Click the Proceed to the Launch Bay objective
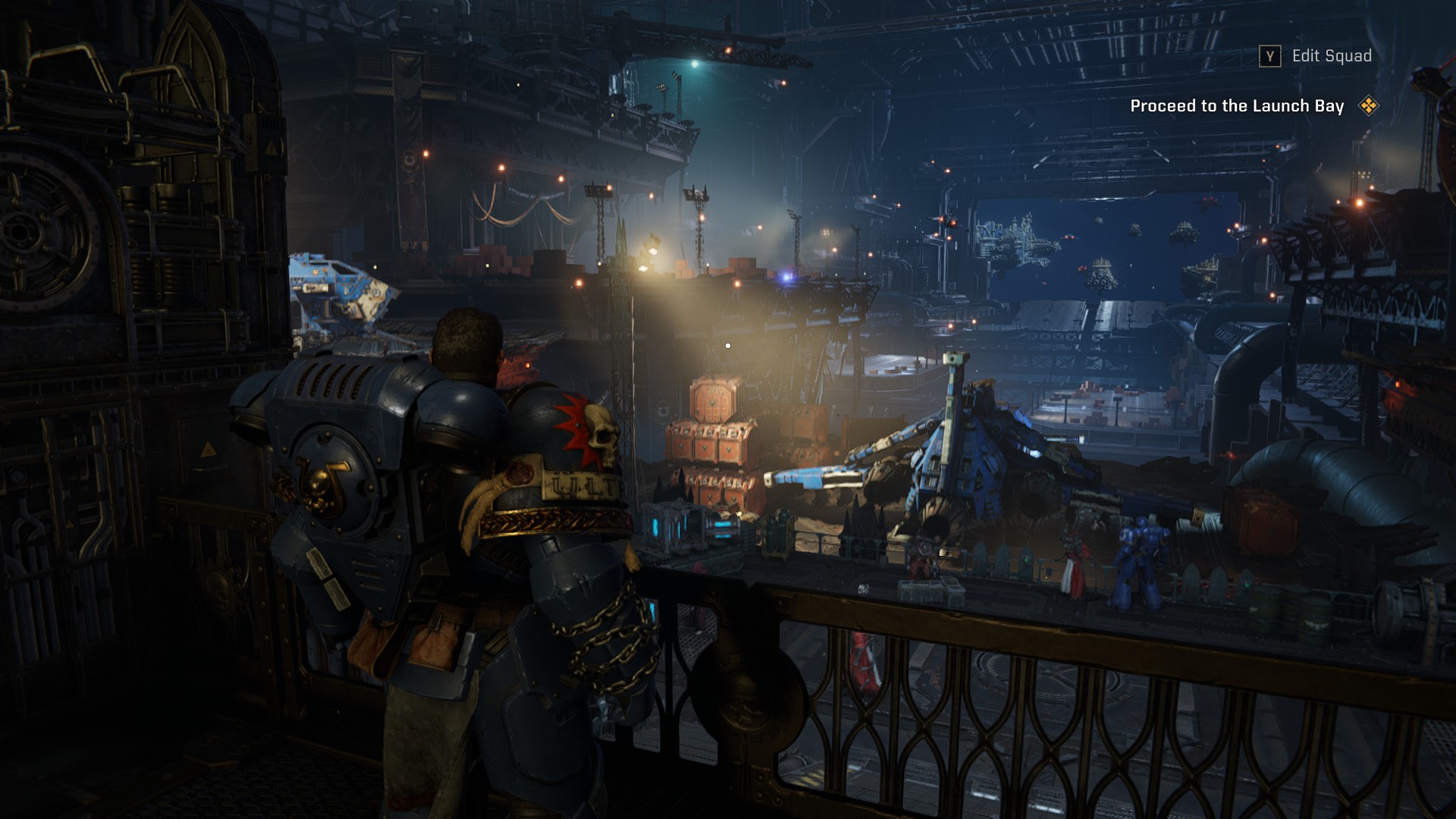The height and width of the screenshot is (819, 1456). pos(1236,106)
